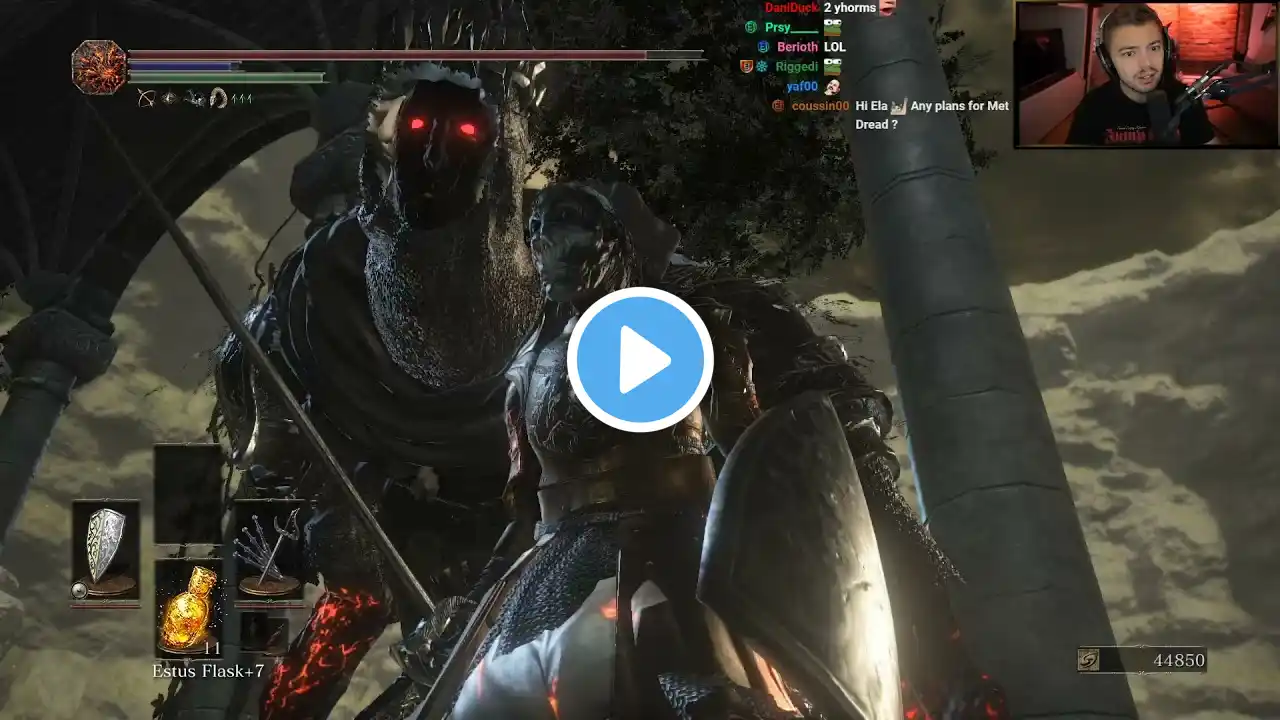Click the ember emblem beside the health bar

coord(99,67)
